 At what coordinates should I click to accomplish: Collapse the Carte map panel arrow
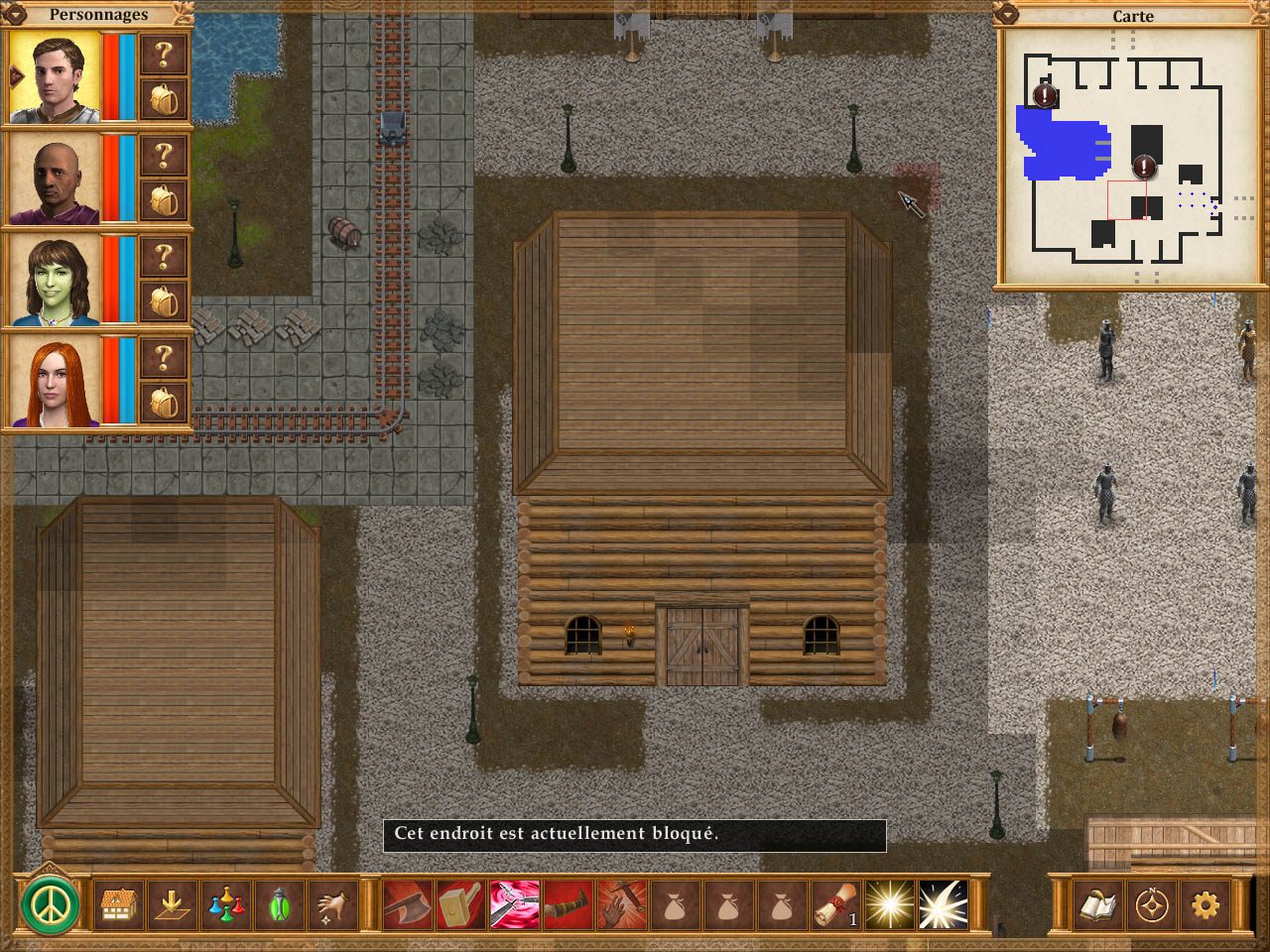[x=1007, y=15]
